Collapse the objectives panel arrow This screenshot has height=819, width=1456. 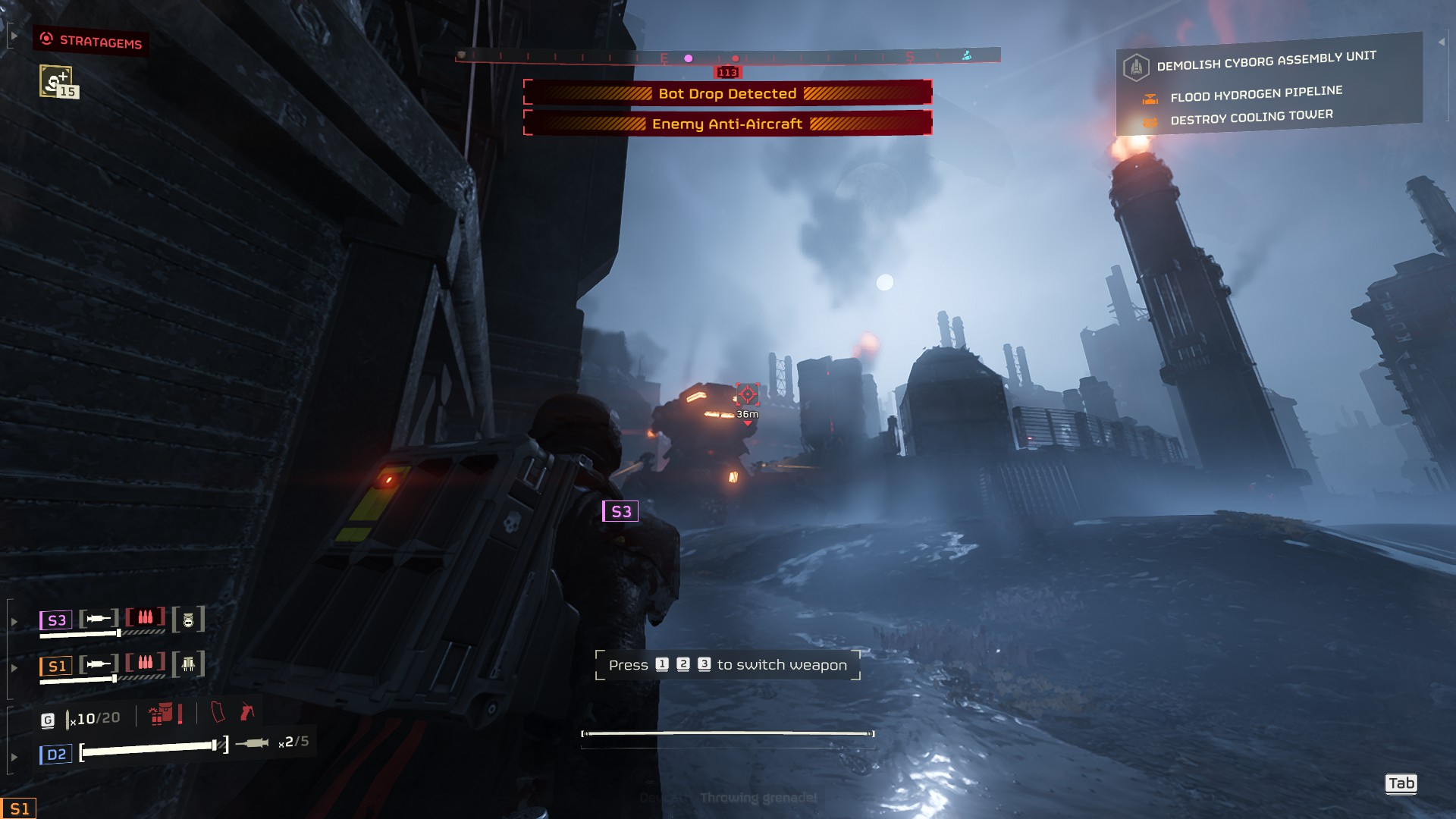click(1442, 42)
